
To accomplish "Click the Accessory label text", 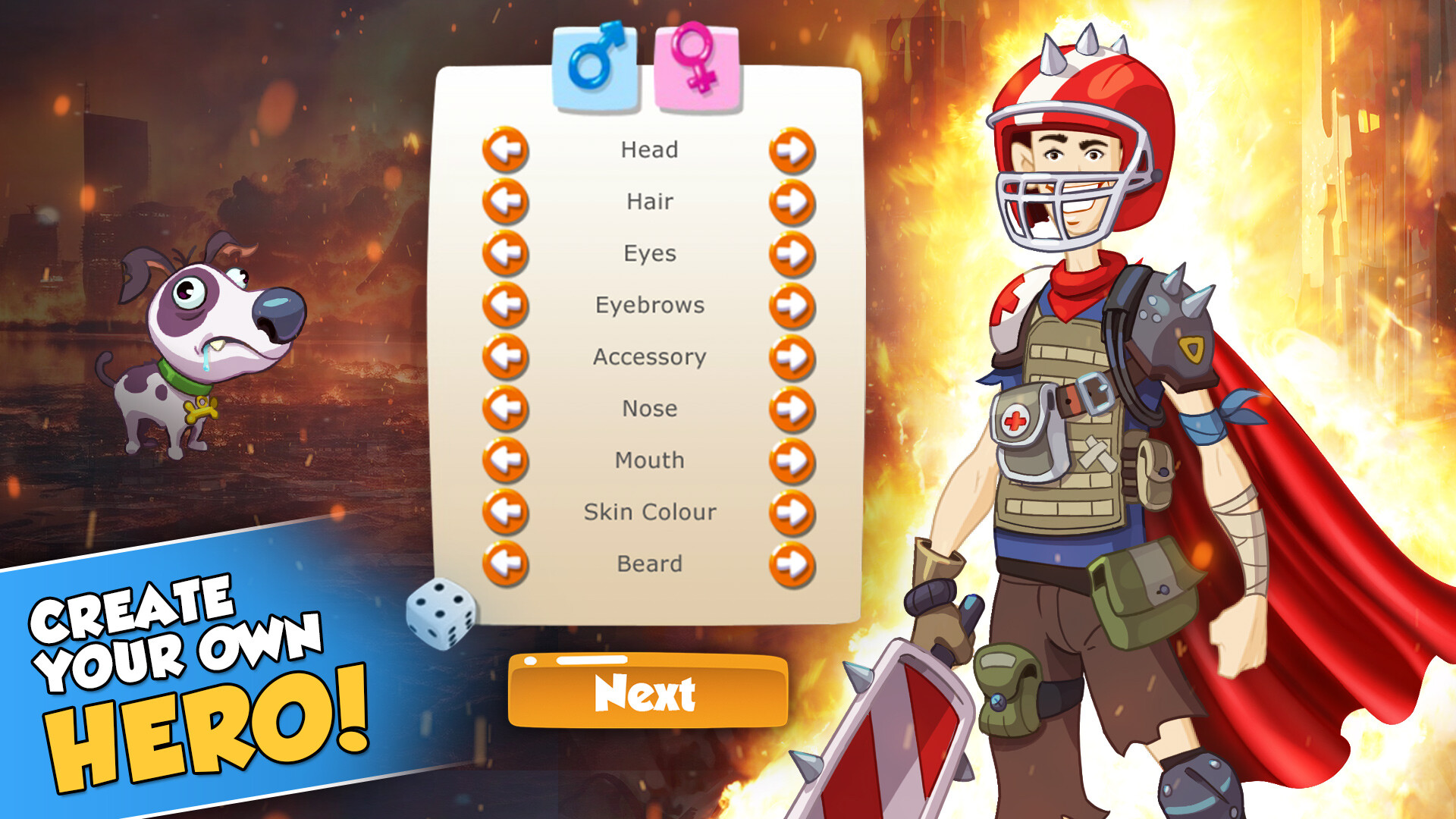I will tap(648, 356).
